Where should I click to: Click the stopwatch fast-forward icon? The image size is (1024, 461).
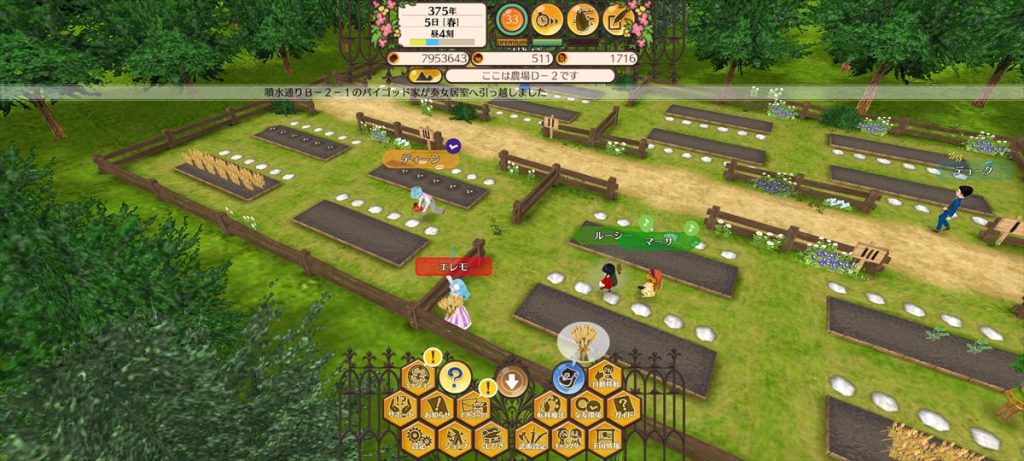coord(547,19)
